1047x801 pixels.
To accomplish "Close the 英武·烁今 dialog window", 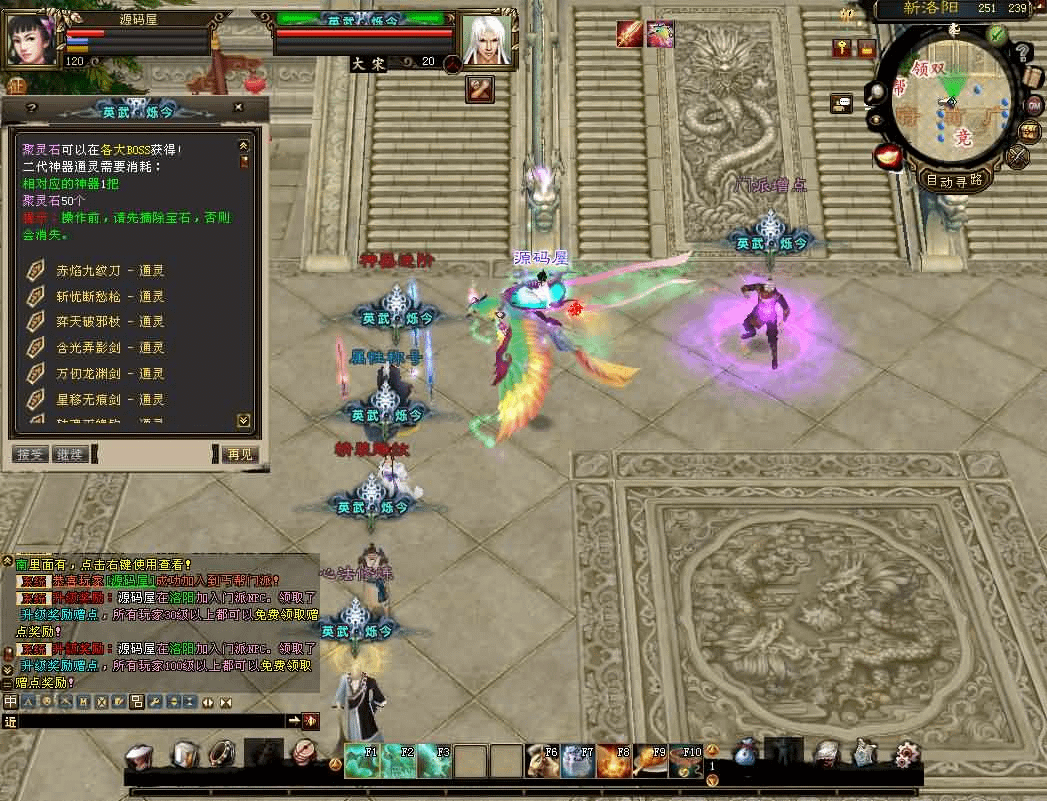I will [238, 107].
